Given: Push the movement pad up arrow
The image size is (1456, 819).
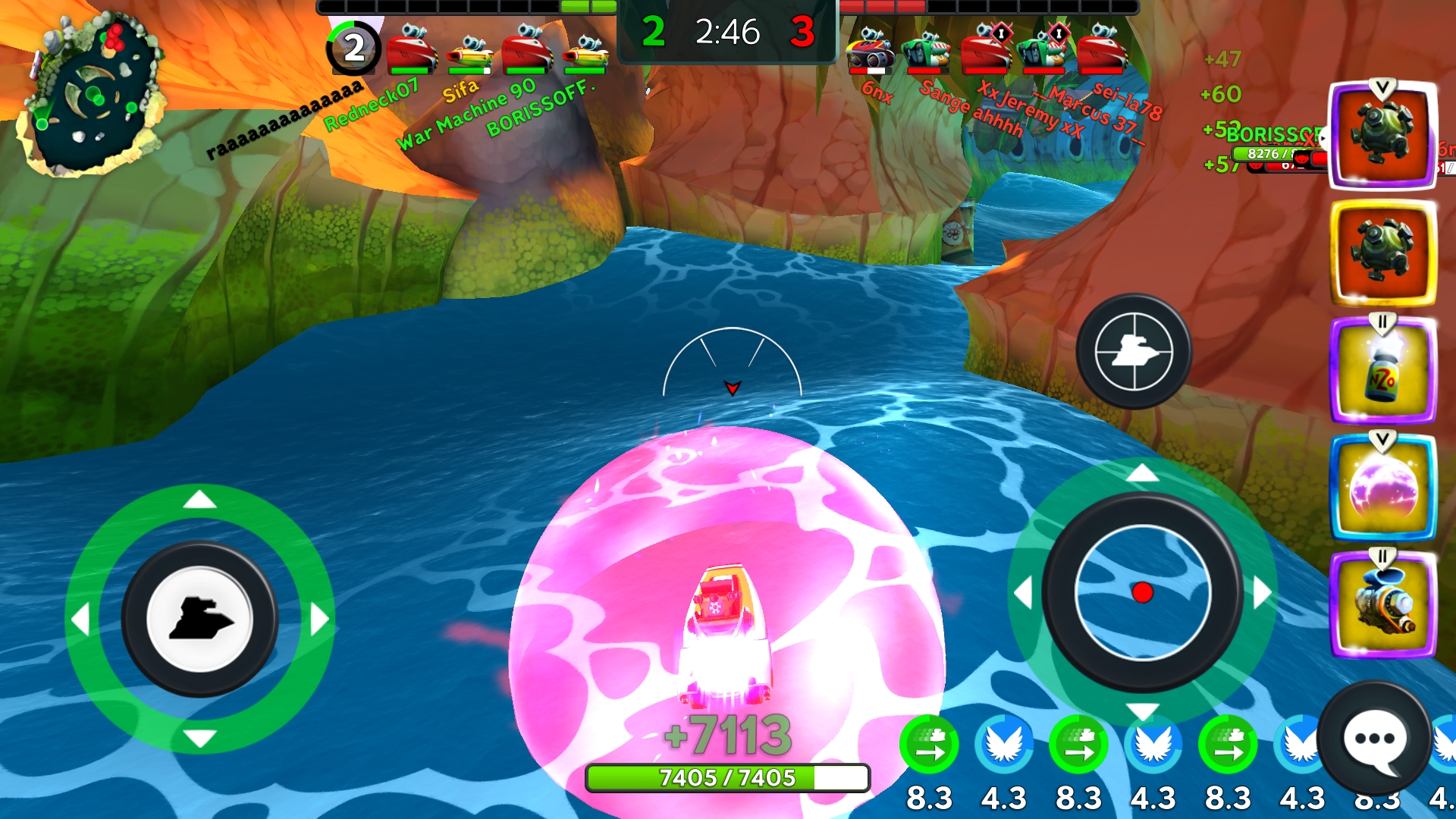Looking at the screenshot, I should (x=200, y=500).
